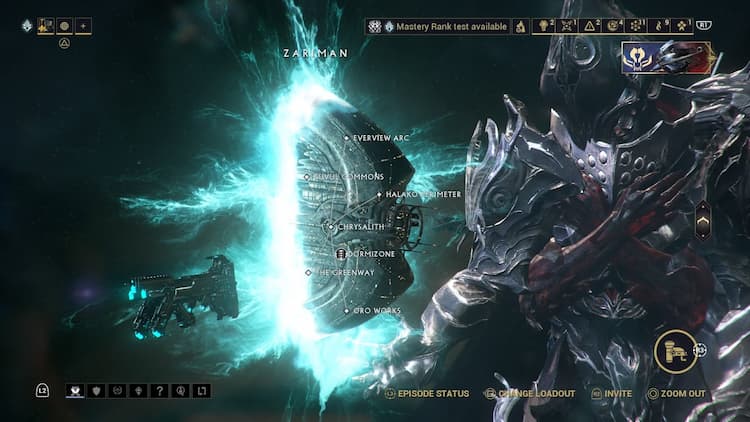Open the plus icon squad slot
The height and width of the screenshot is (422, 750).
tap(83, 25)
